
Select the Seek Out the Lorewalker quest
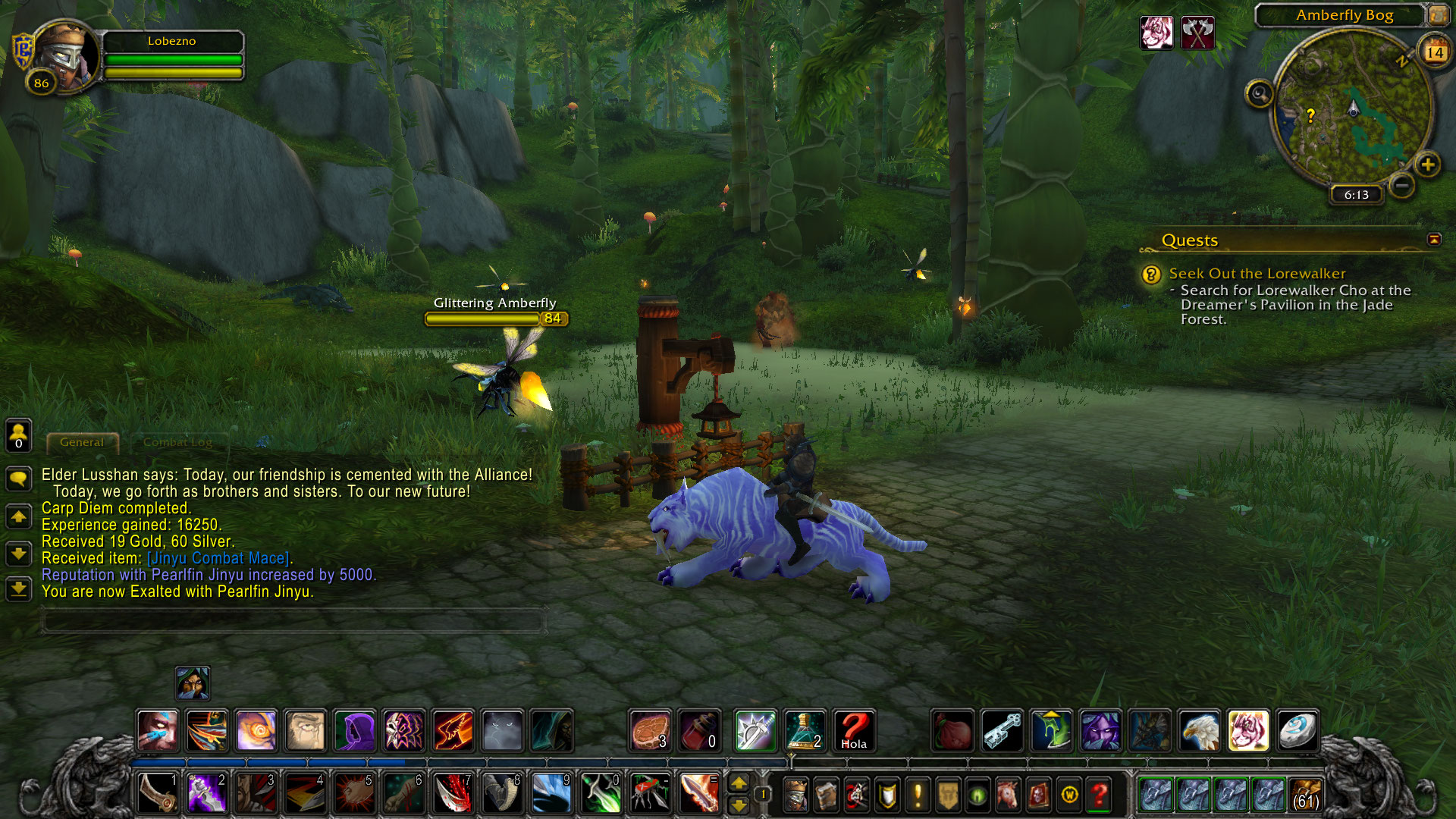click(1257, 274)
